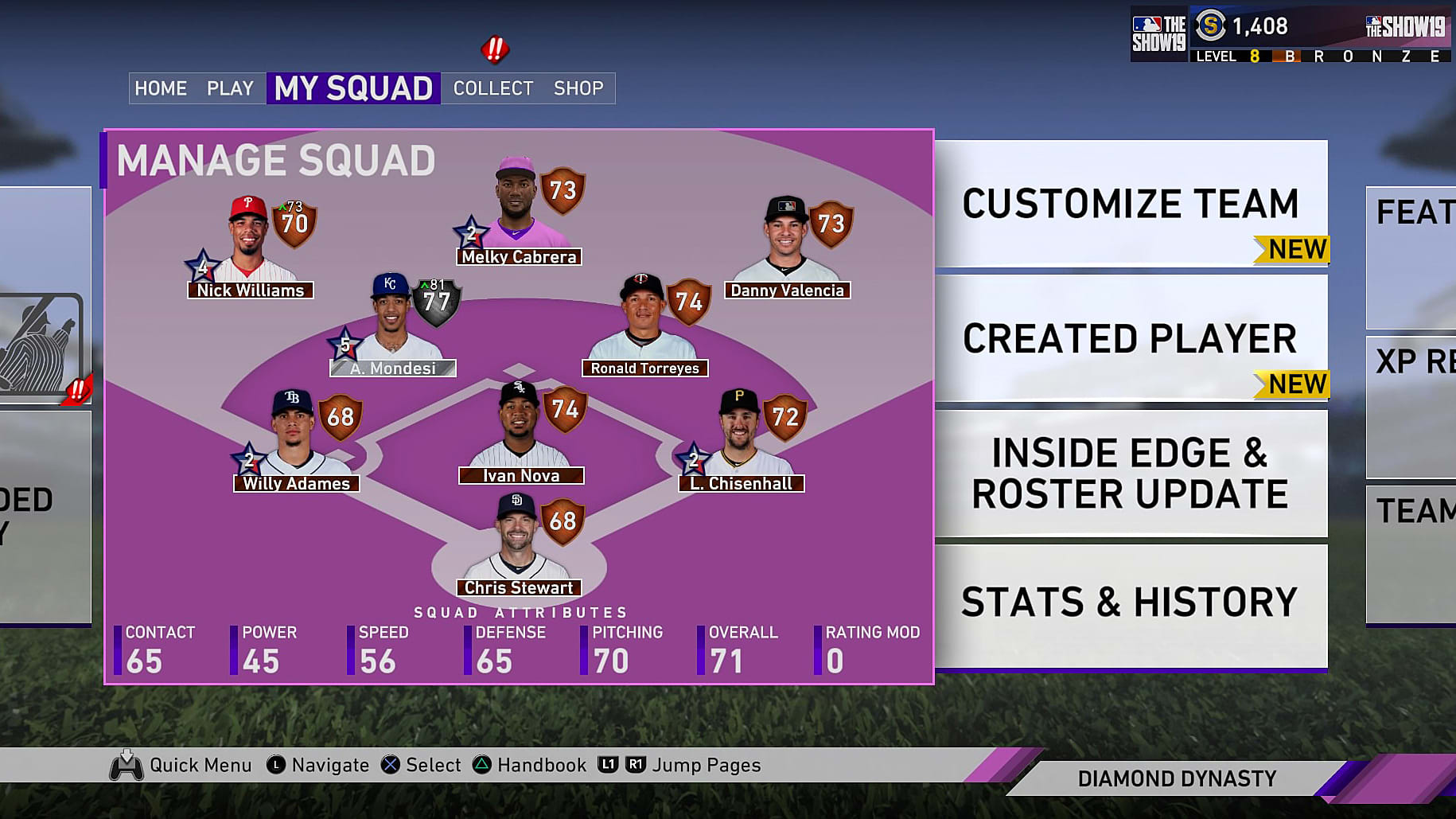
Task: Select Willy Adames at third base
Action: point(296,442)
